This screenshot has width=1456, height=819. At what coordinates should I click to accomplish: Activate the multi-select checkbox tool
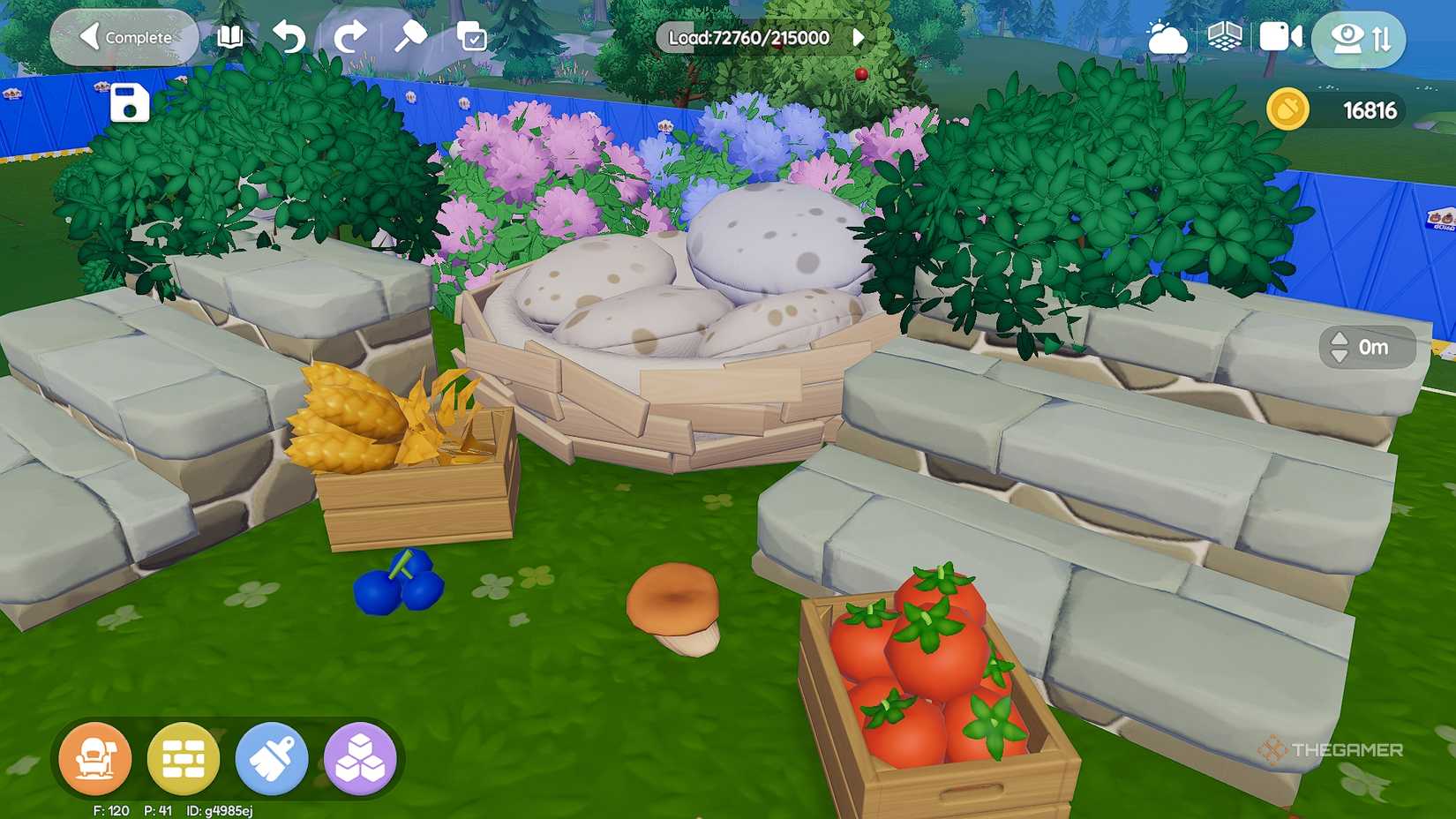472,37
